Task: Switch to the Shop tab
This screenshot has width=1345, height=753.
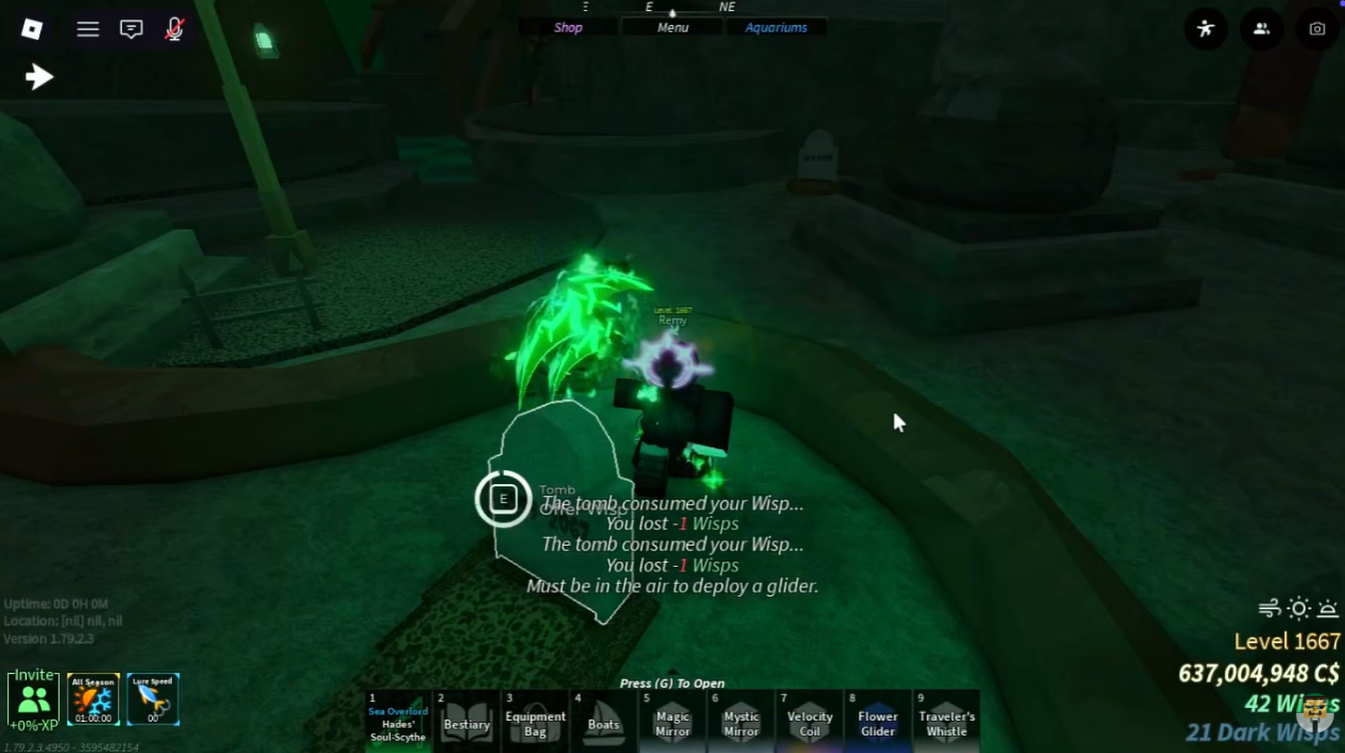Action: (567, 27)
